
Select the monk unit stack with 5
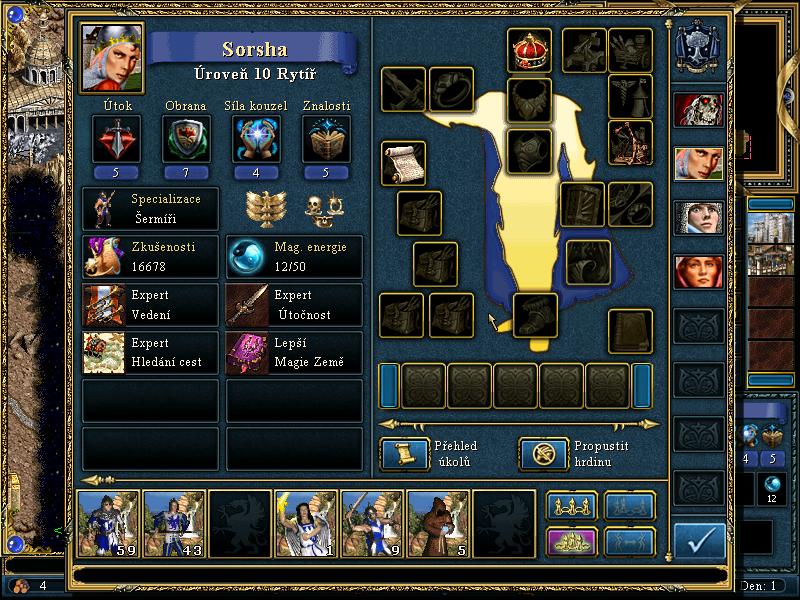point(438,523)
